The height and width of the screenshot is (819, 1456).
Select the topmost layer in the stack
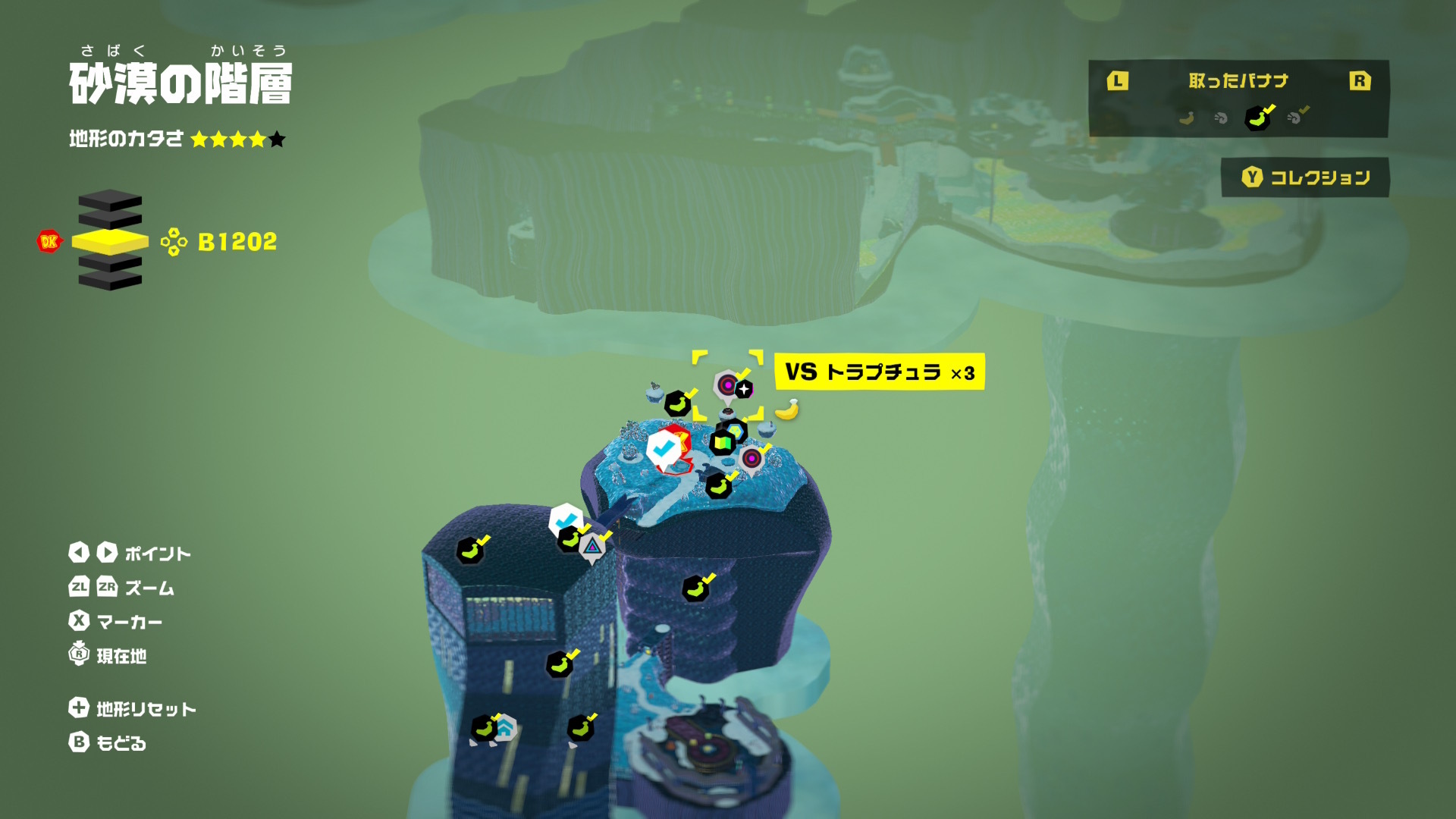tap(110, 200)
